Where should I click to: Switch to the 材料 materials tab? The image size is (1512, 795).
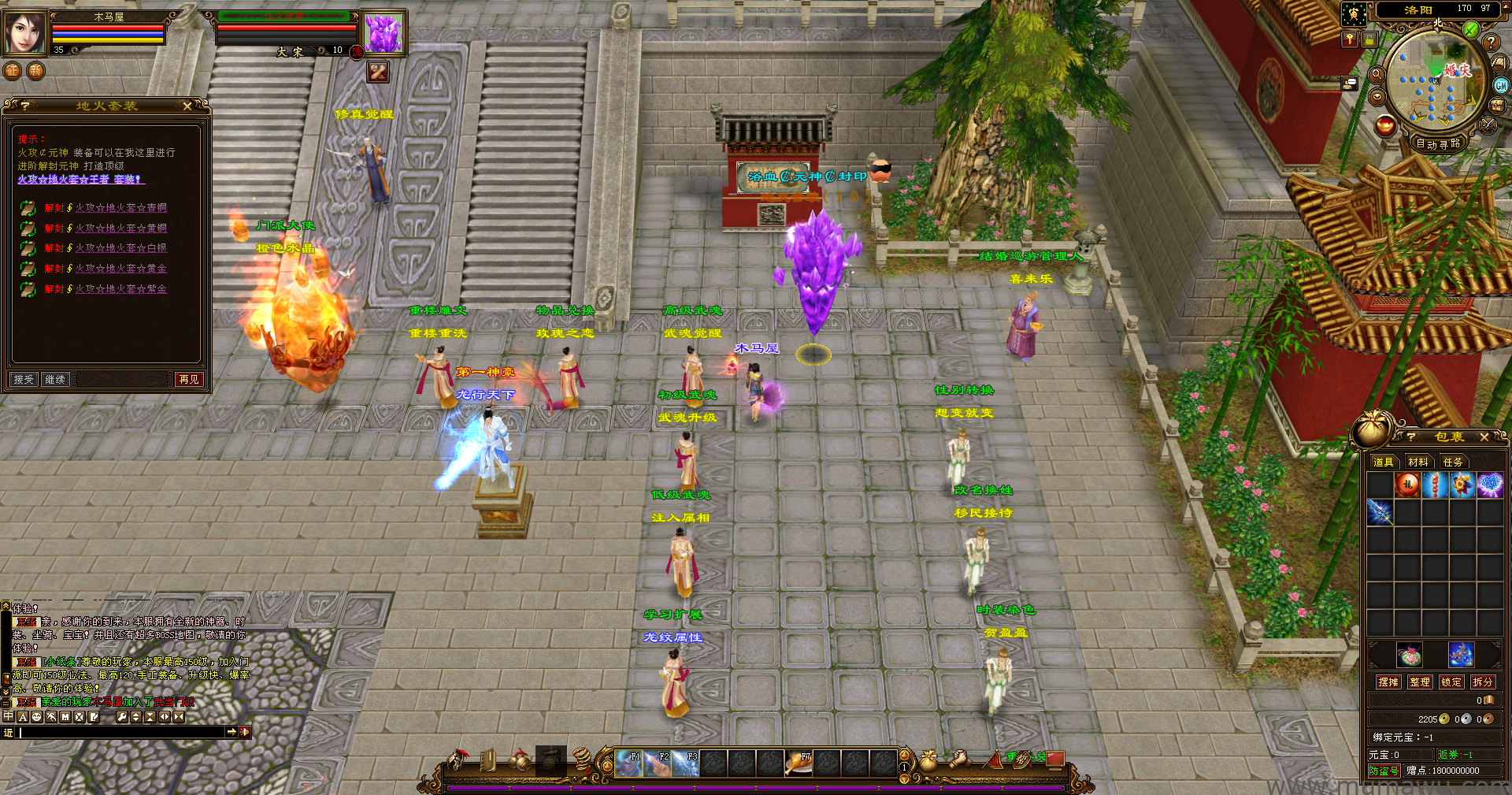(1418, 463)
